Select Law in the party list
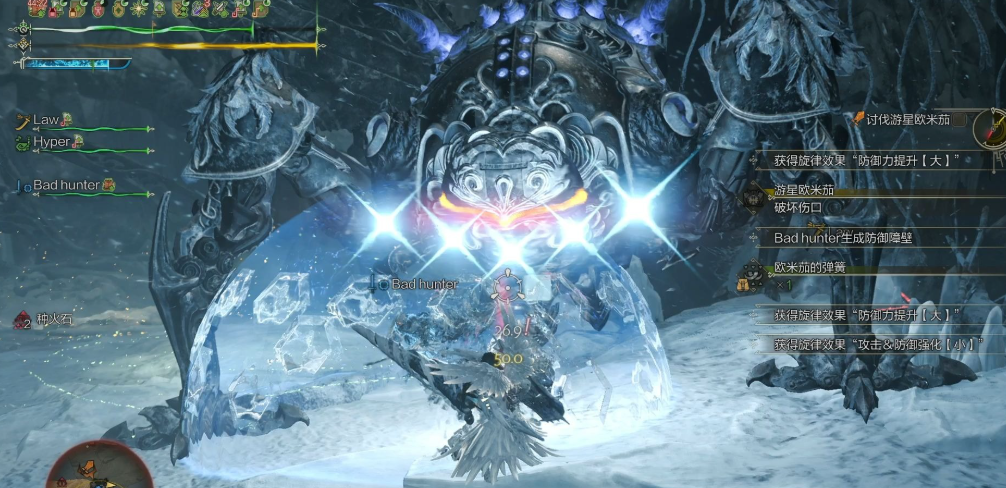This screenshot has height=488, width=1006. pyautogui.click(x=46, y=120)
